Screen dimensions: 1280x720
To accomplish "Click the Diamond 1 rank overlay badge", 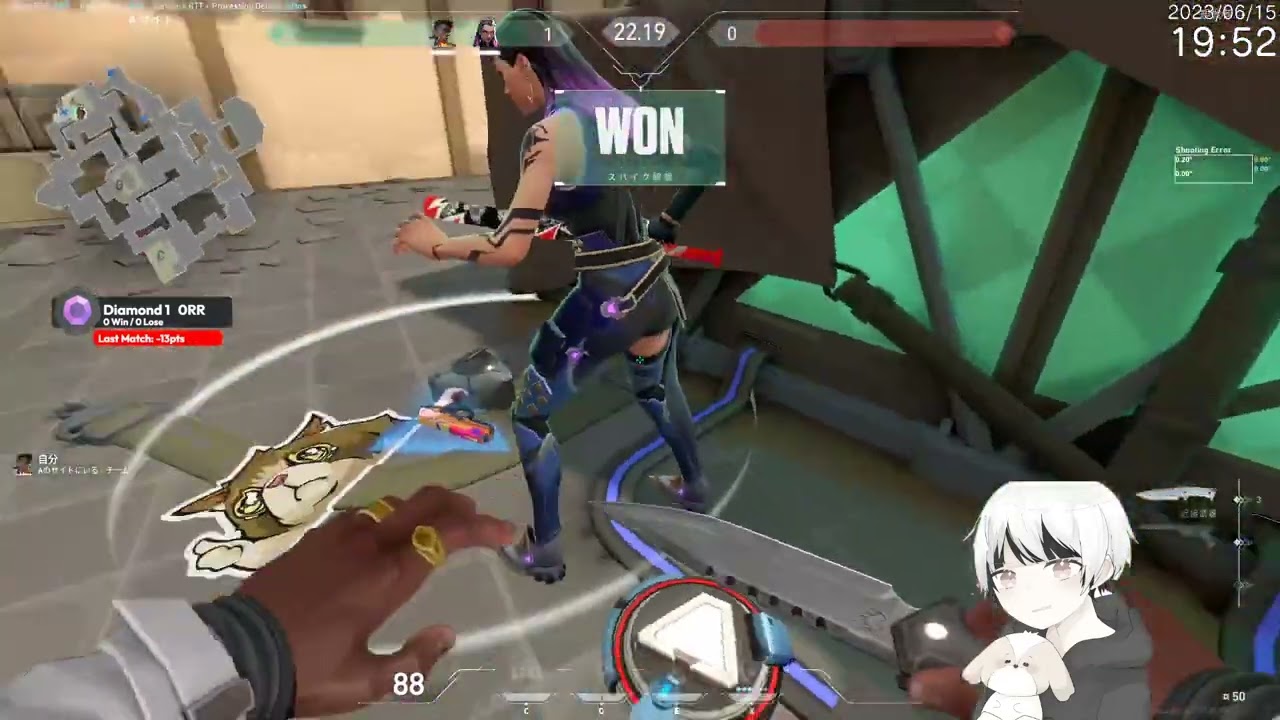I will [77, 312].
